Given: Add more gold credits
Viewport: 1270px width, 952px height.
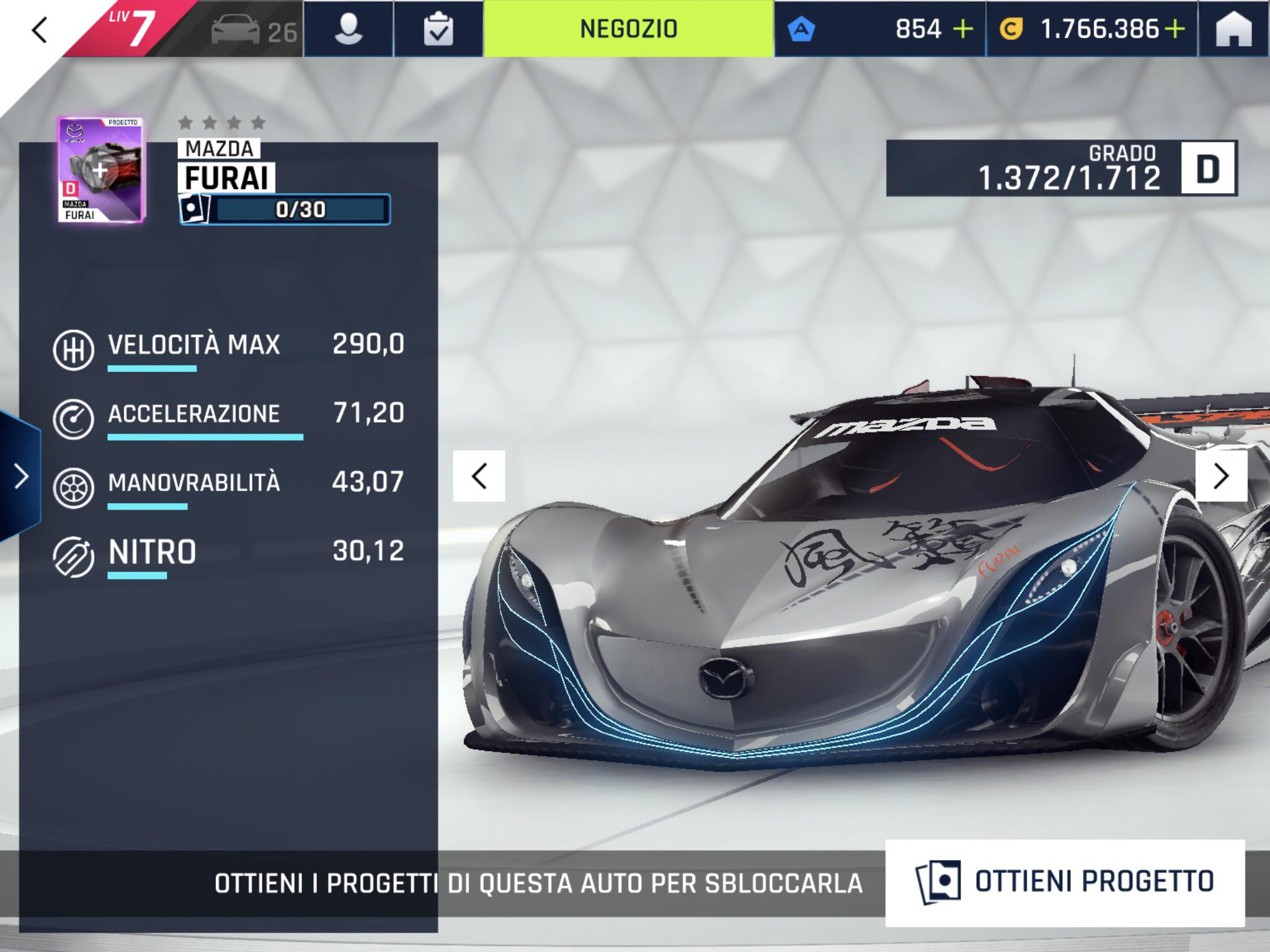Looking at the screenshot, I should pyautogui.click(x=1175, y=29).
